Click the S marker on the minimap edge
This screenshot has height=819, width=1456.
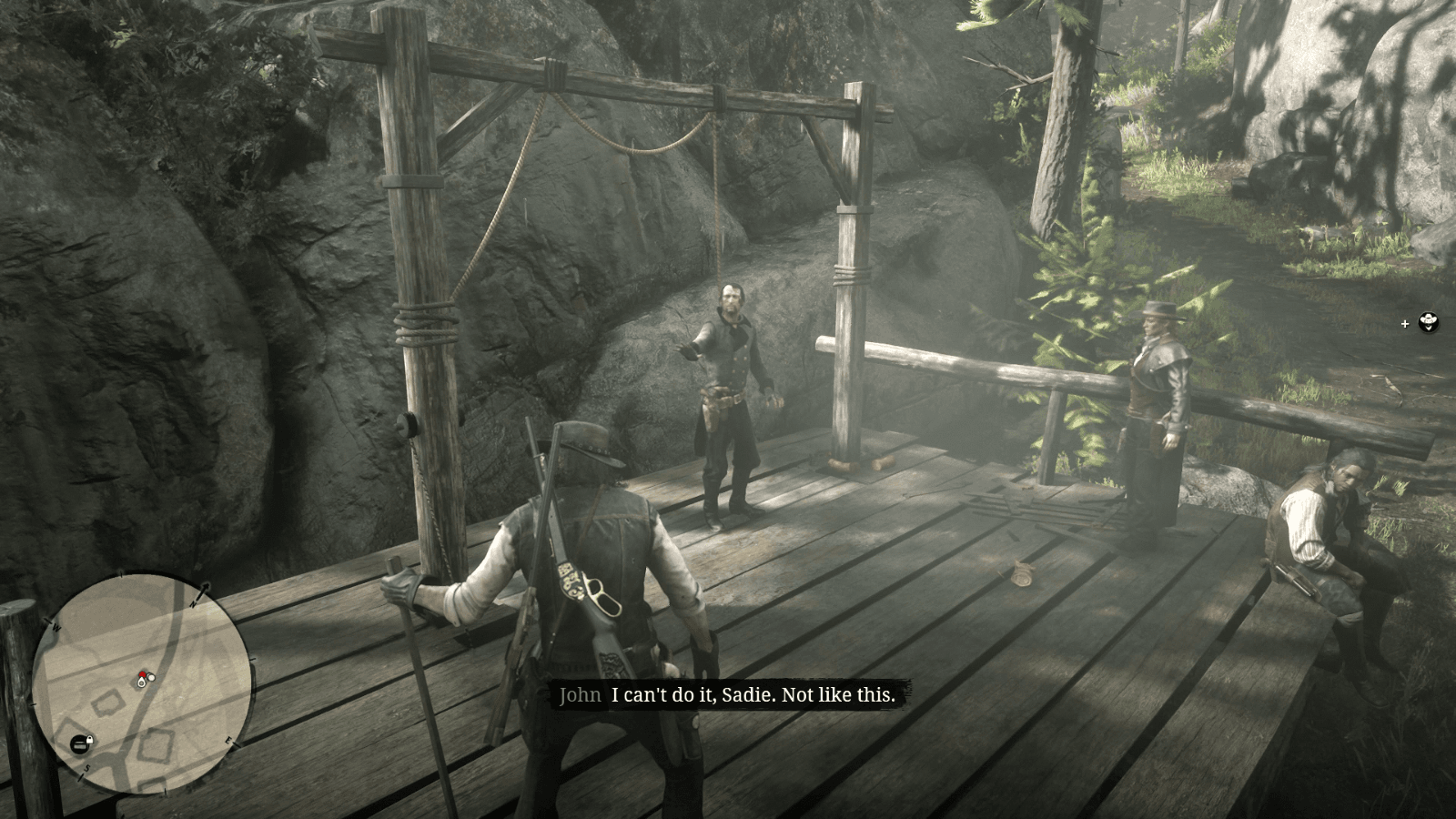[x=87, y=767]
